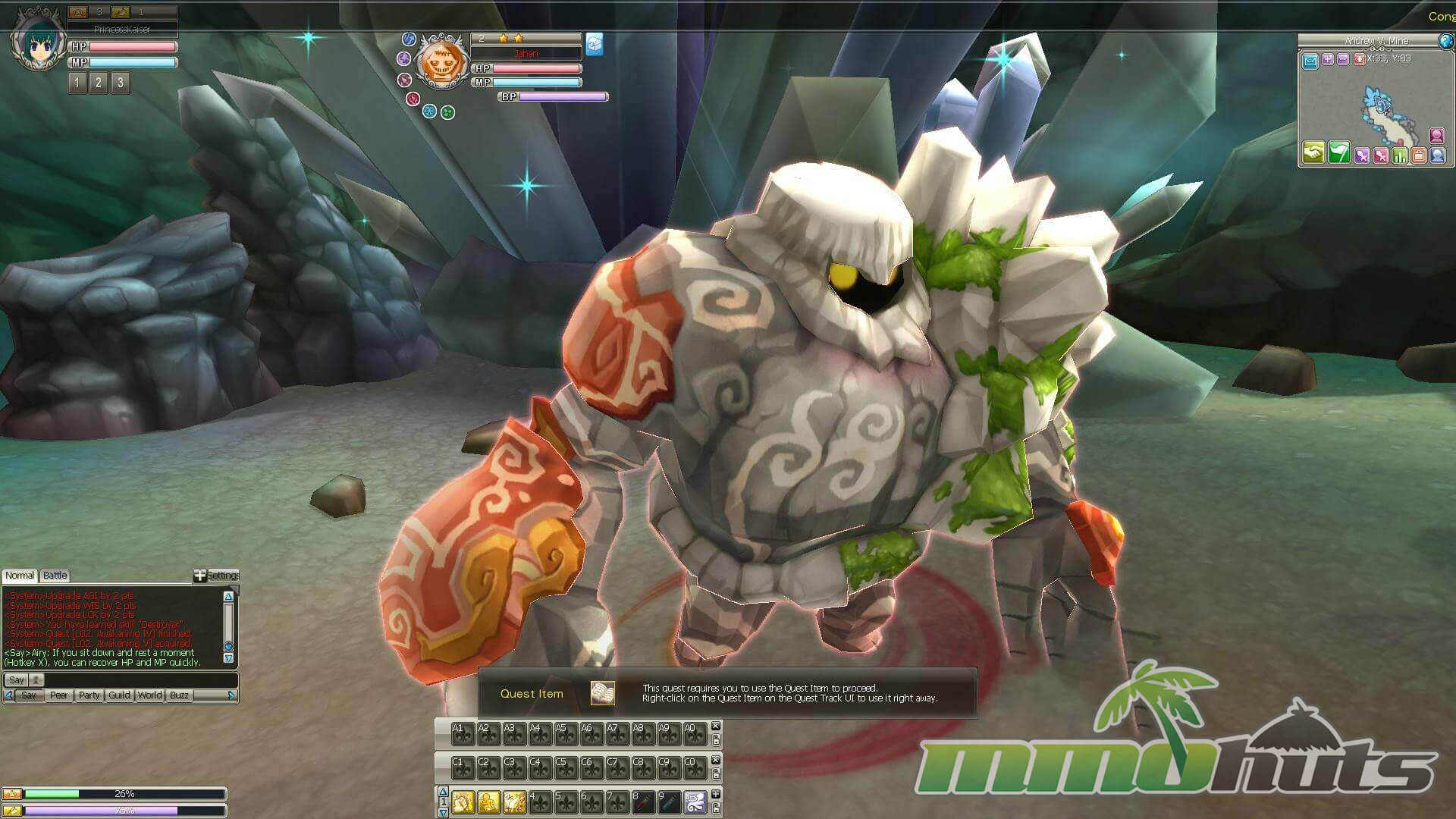Viewport: 1456px width, 819px height.
Task: Open the chat Settings button
Action: (x=217, y=576)
